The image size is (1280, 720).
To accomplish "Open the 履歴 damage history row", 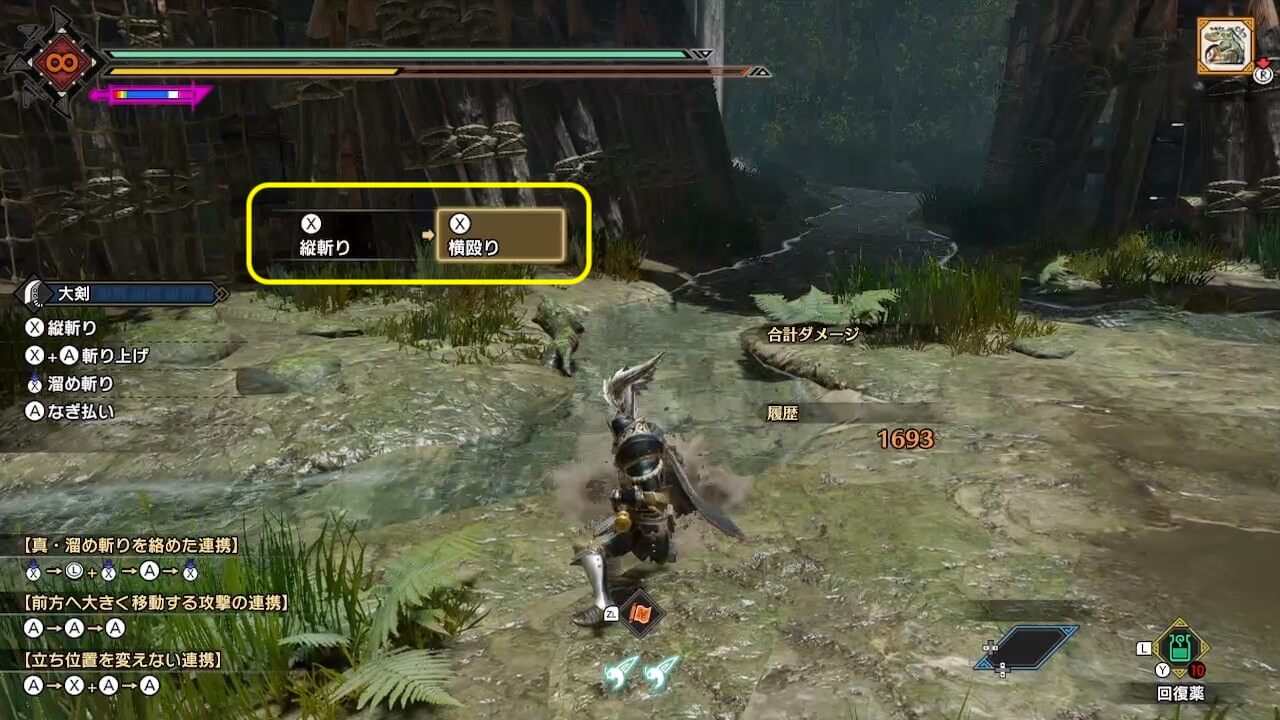I will click(783, 412).
